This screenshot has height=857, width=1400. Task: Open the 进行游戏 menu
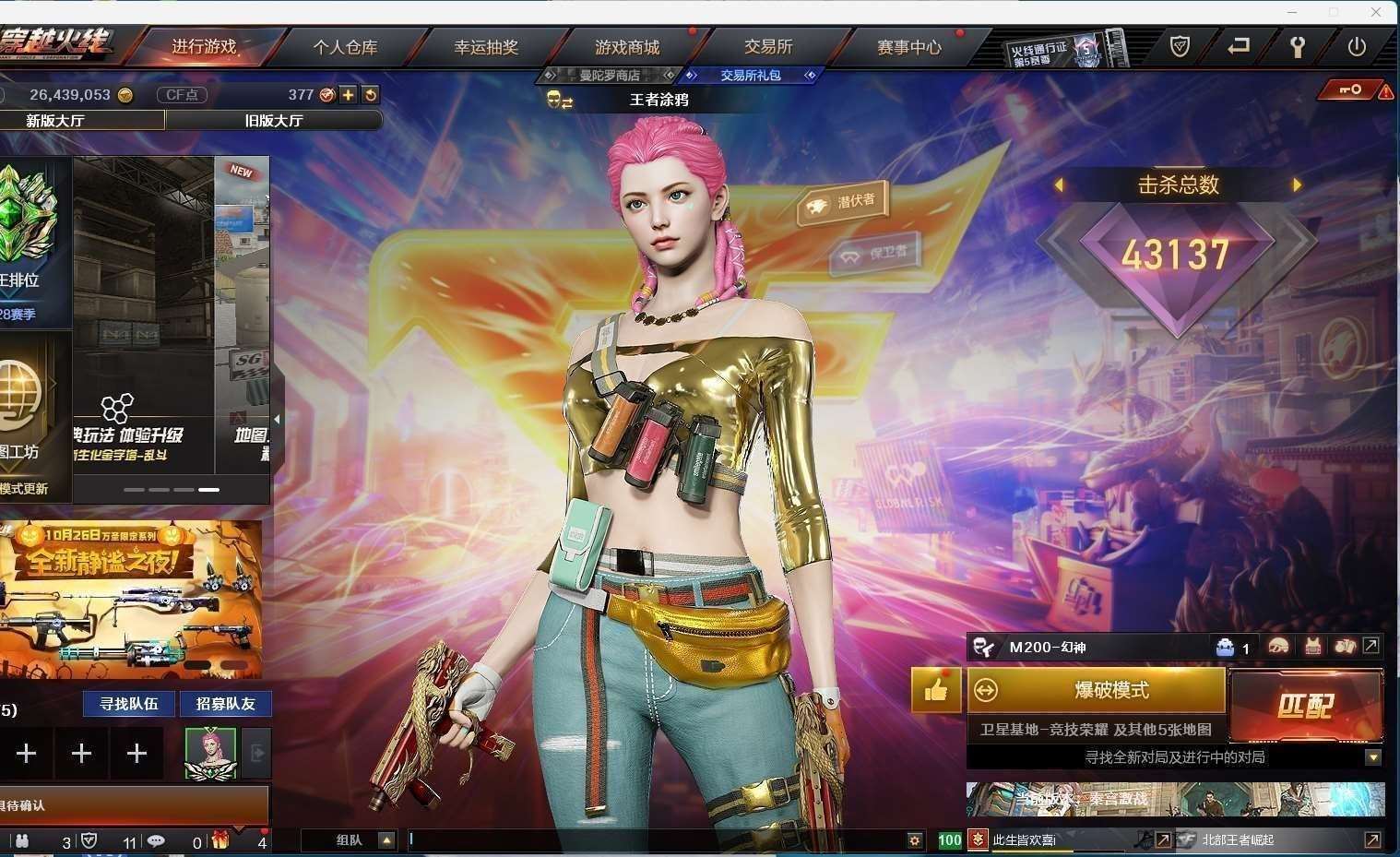point(204,47)
